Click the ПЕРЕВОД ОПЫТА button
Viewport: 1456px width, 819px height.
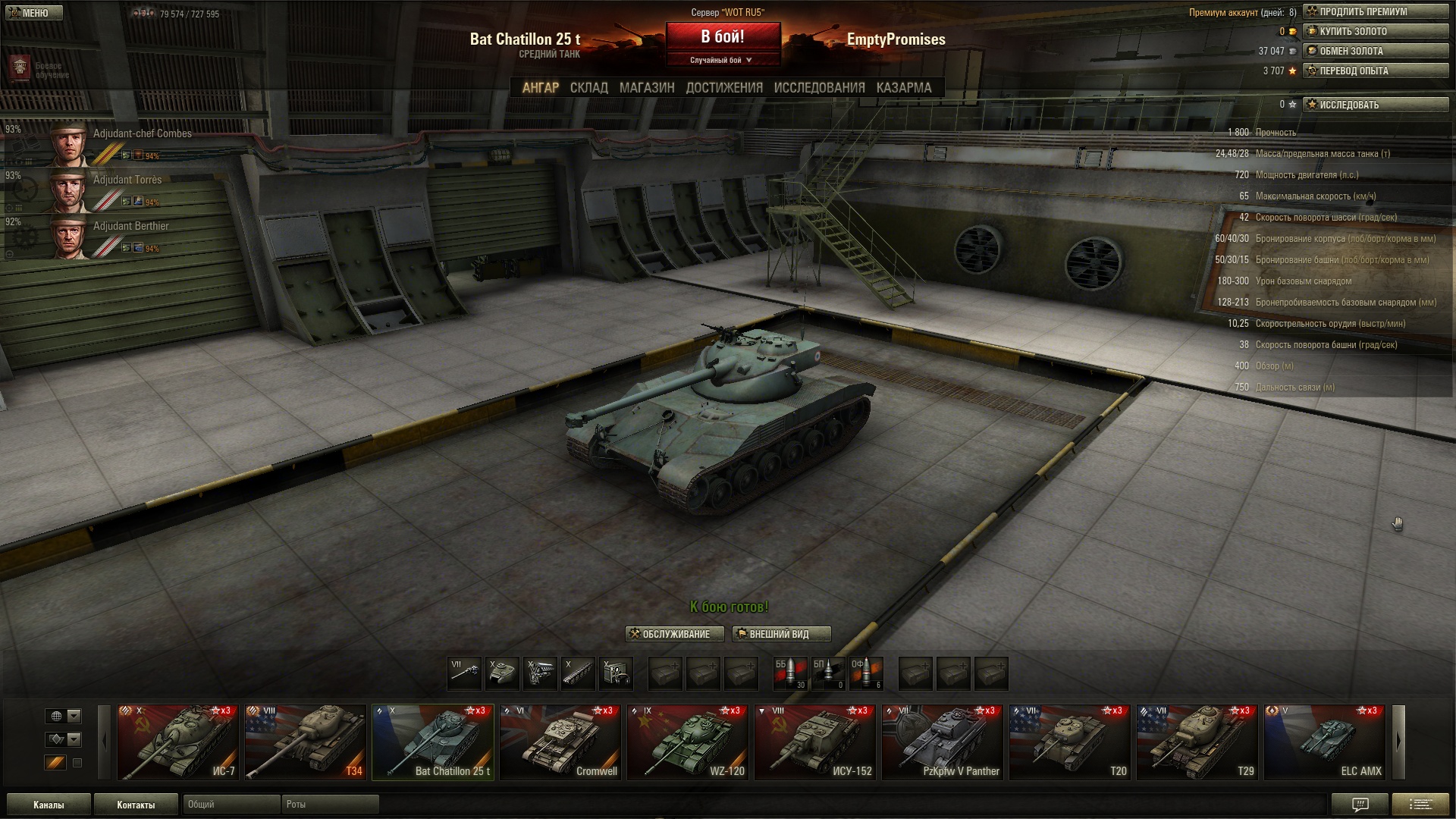click(x=1375, y=71)
